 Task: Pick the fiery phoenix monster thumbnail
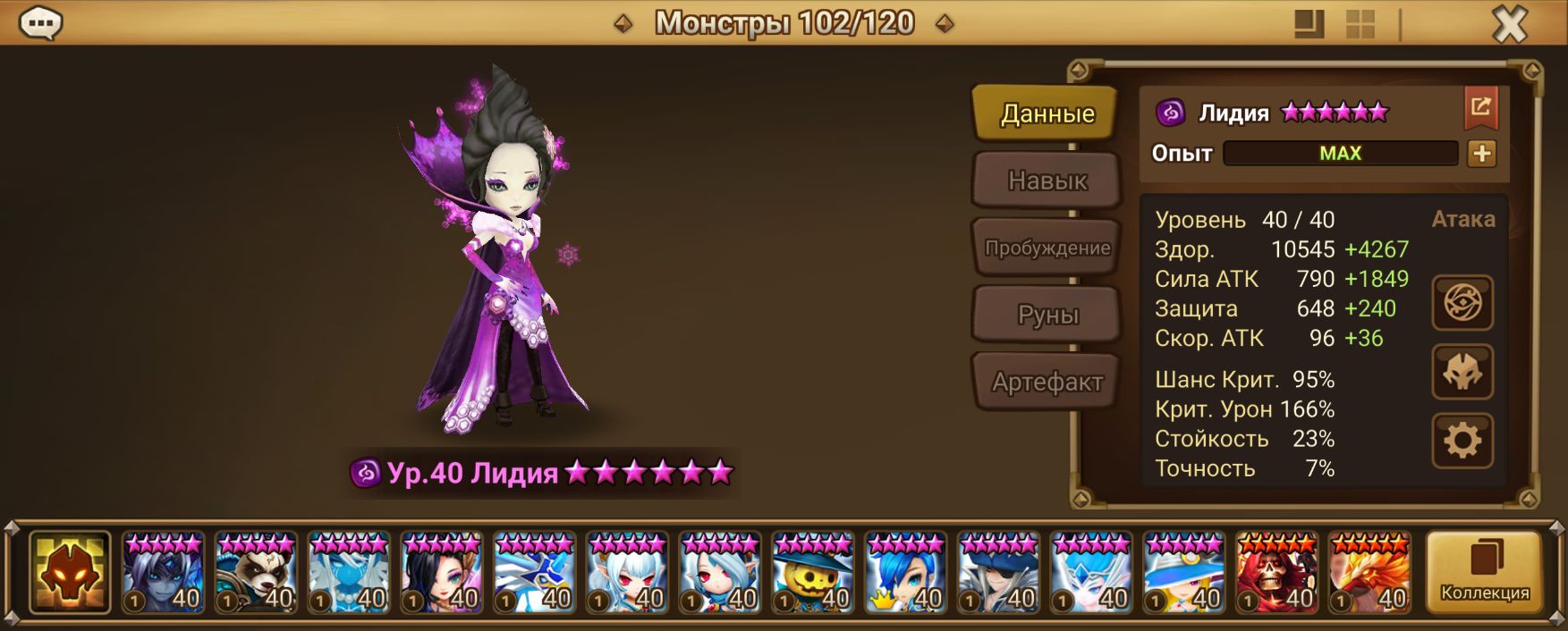[x=1369, y=572]
